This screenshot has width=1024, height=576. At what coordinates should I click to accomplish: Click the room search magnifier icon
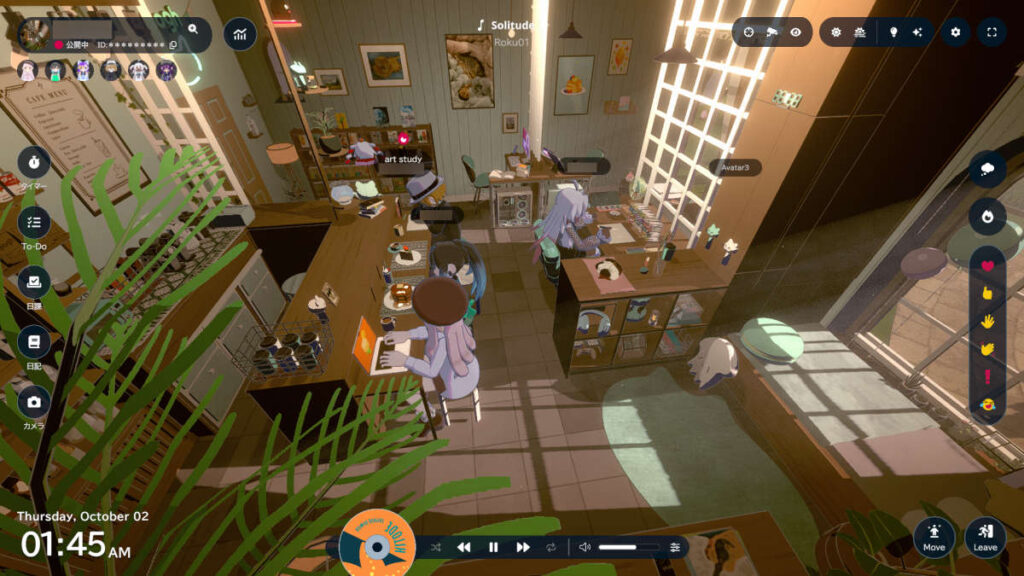point(193,29)
